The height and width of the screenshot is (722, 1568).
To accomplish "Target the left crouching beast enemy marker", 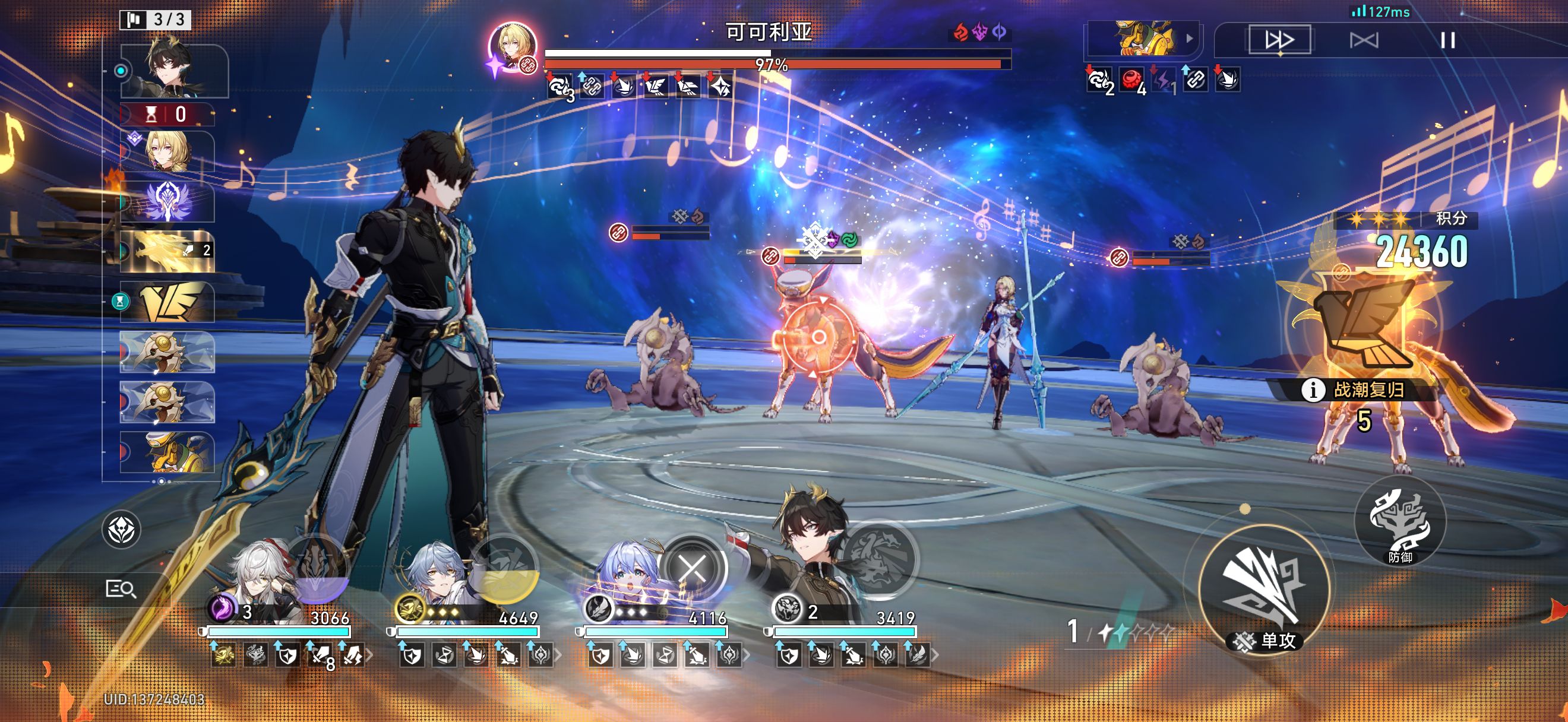I will coord(618,232).
